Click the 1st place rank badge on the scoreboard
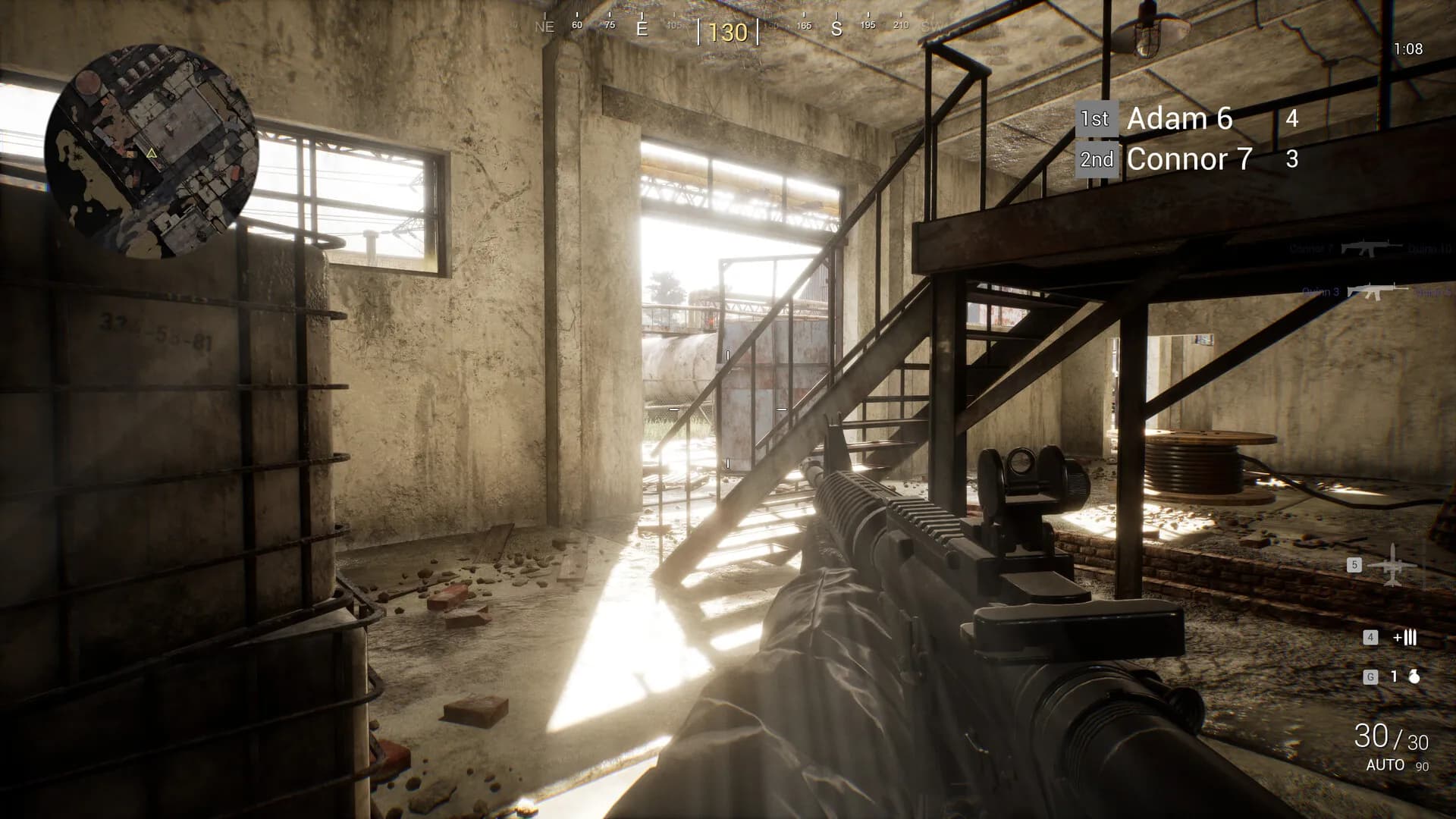1456x819 pixels. pos(1097,118)
